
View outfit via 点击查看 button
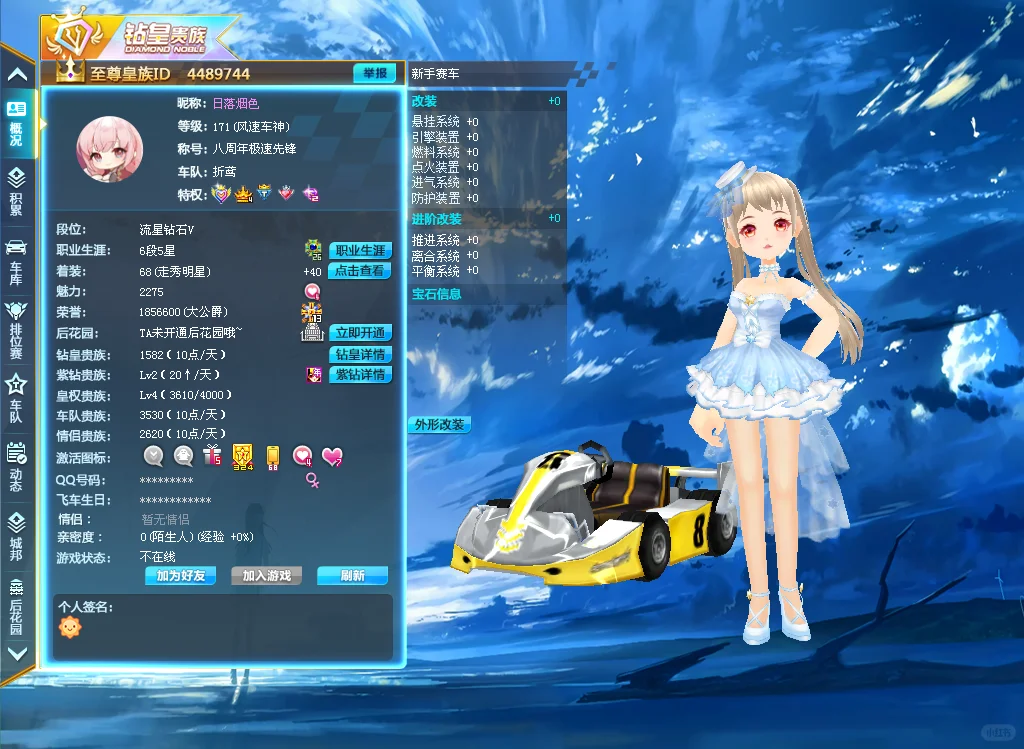coord(360,271)
